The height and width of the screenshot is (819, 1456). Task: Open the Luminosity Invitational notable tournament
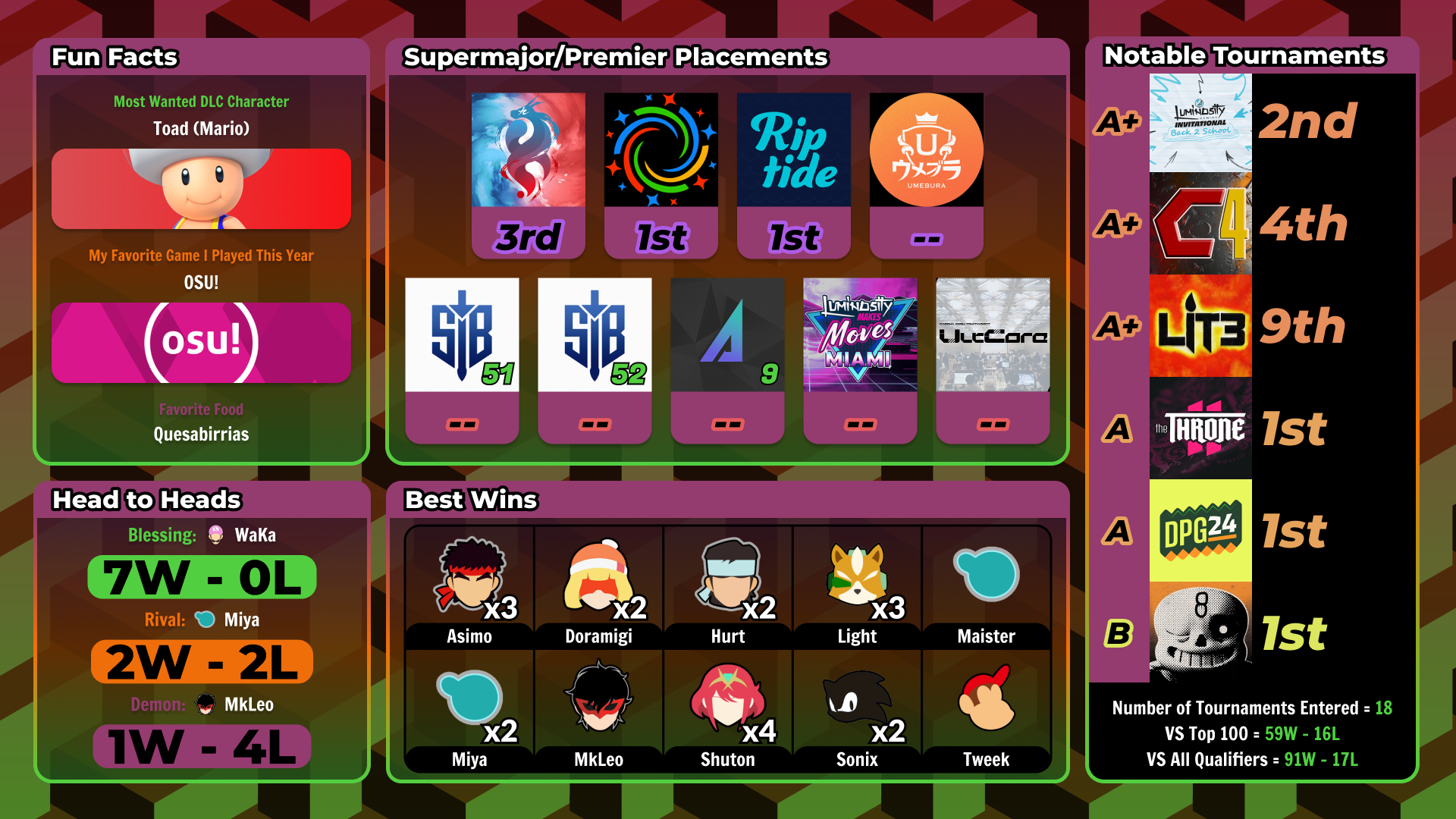[x=1200, y=123]
